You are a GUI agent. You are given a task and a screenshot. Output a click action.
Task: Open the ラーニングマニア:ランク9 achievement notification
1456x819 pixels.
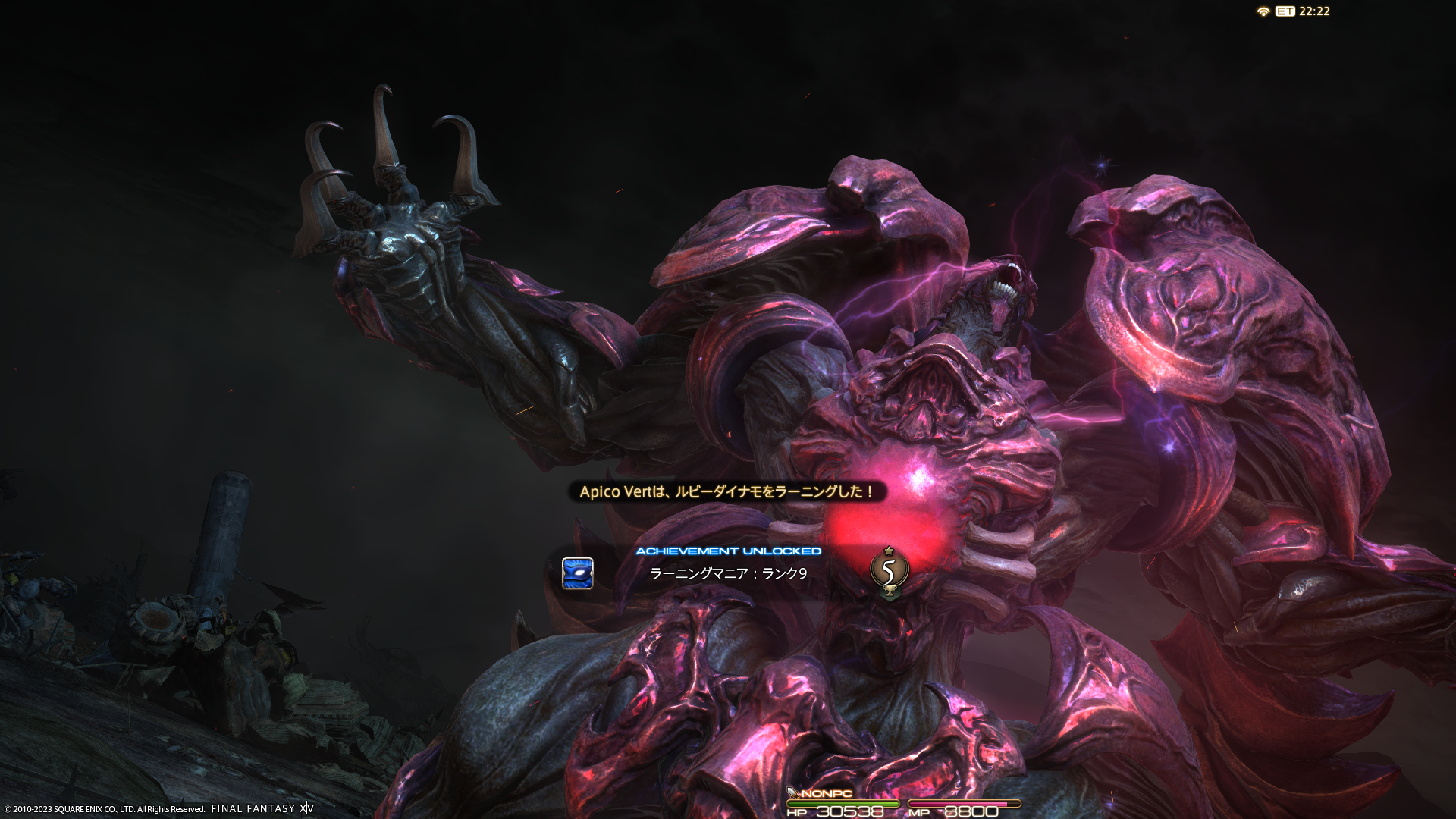tap(728, 573)
